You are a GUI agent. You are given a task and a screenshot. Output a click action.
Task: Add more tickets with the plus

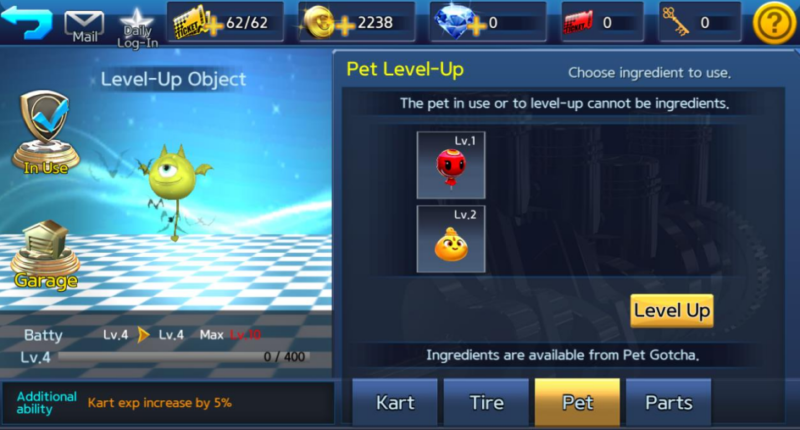(x=213, y=23)
